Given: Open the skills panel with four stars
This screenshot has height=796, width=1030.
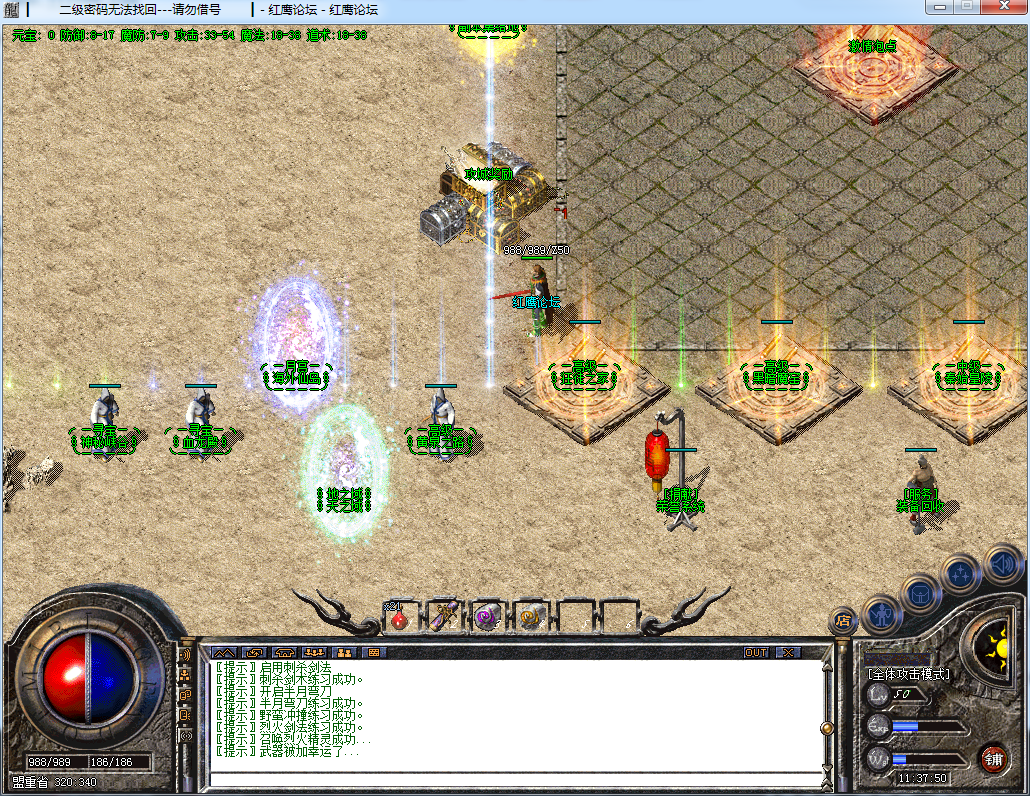Looking at the screenshot, I should click(961, 574).
